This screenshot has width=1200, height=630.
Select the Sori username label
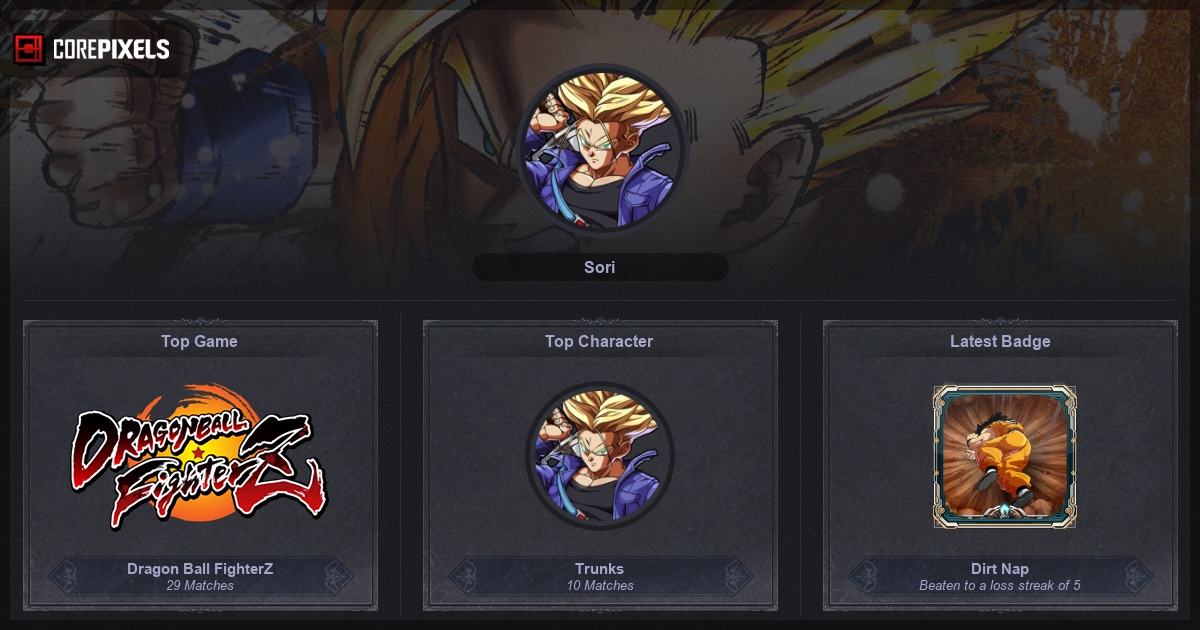pyautogui.click(x=600, y=267)
